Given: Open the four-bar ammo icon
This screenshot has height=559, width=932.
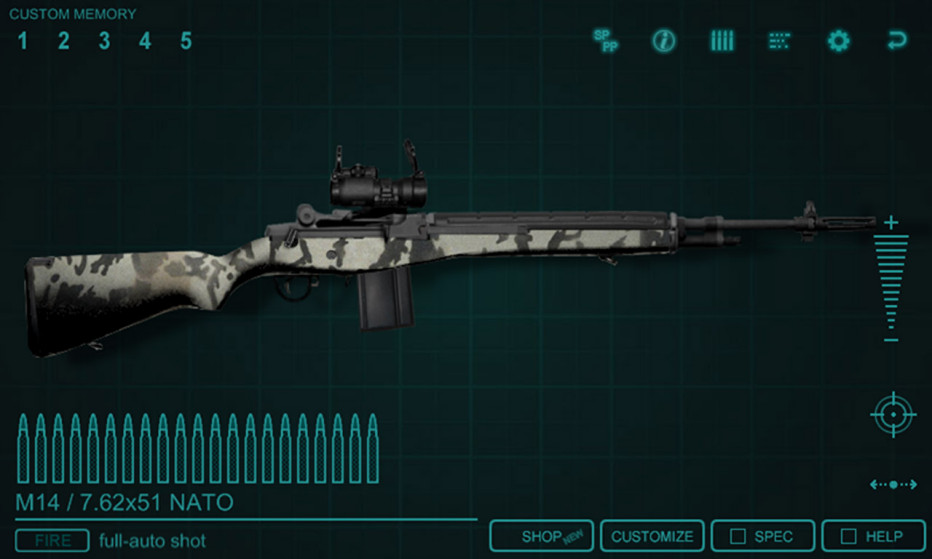Looking at the screenshot, I should (x=722, y=41).
